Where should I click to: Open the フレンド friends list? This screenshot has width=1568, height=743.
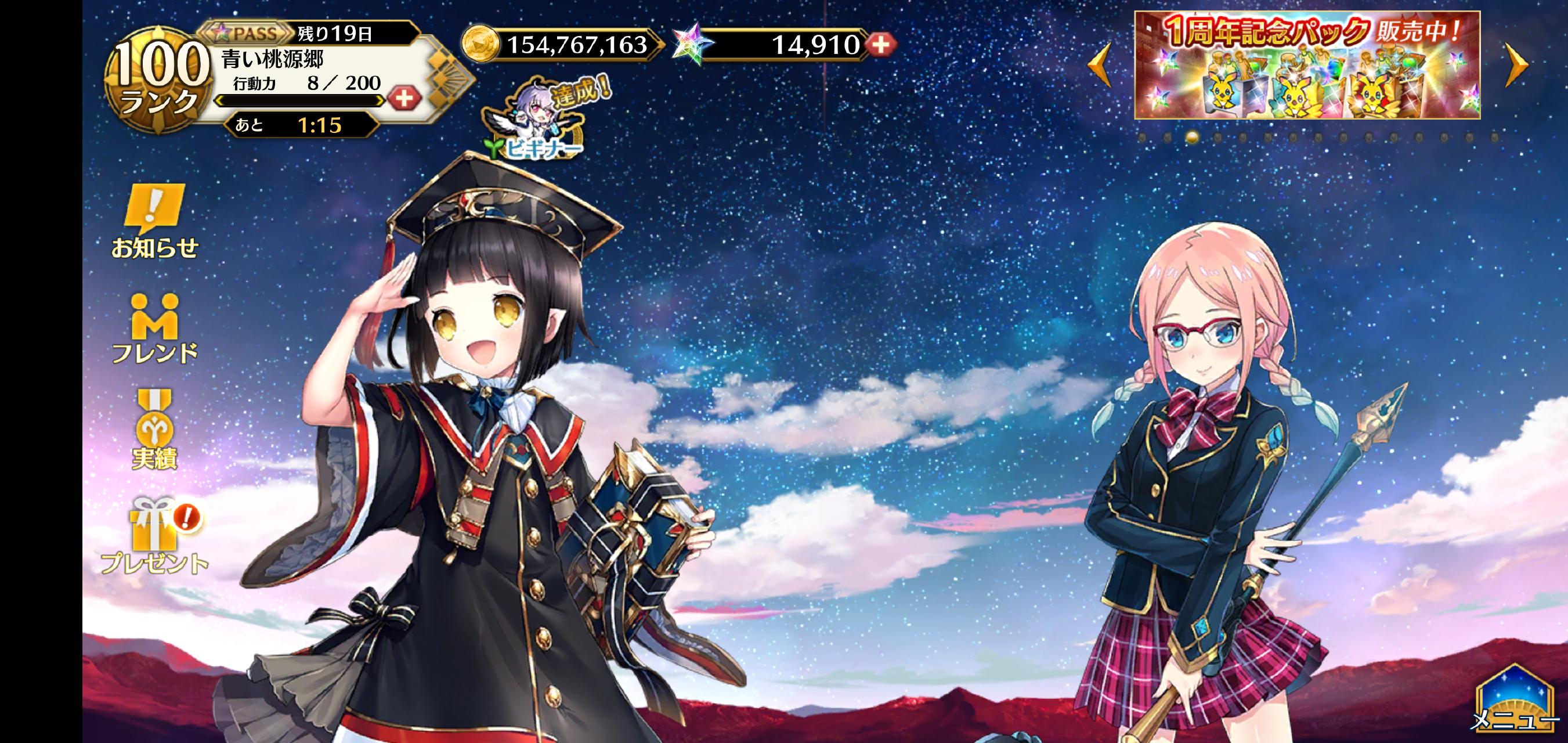tap(154, 329)
